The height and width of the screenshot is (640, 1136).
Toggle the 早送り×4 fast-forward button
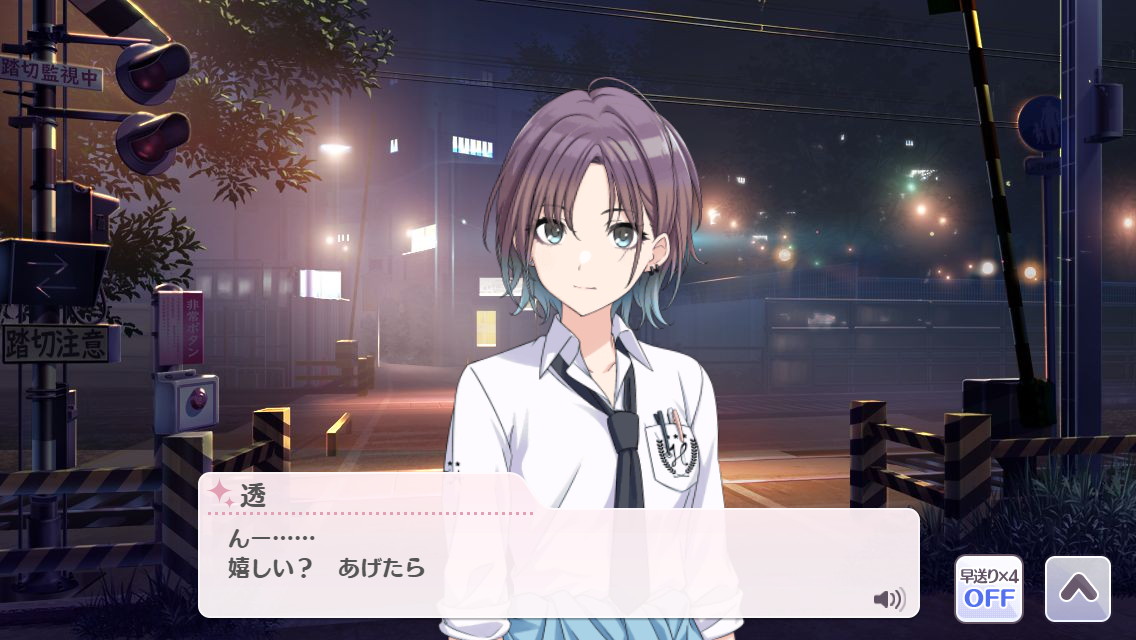[988, 589]
